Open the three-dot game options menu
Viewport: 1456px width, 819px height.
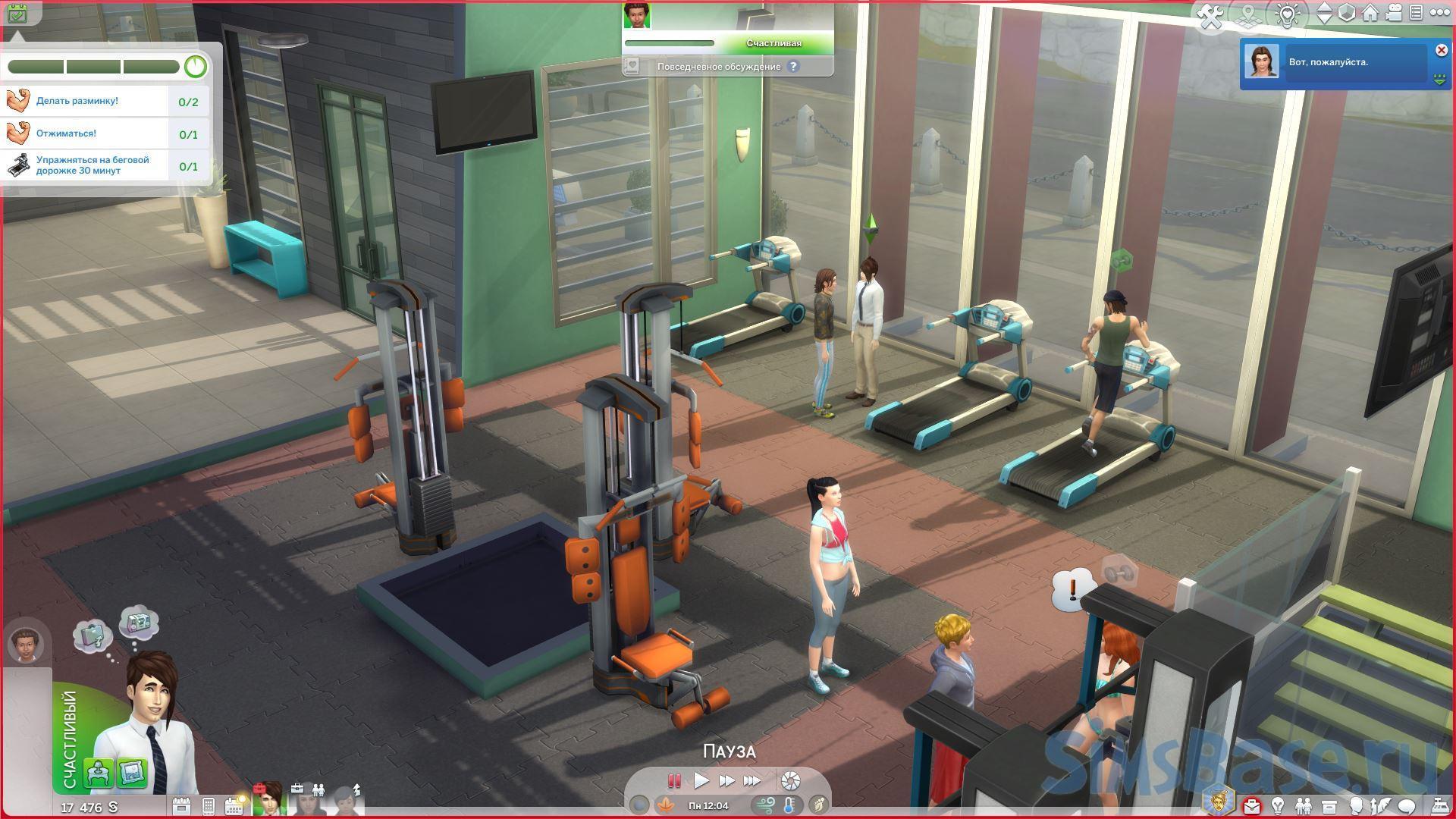(1438, 13)
